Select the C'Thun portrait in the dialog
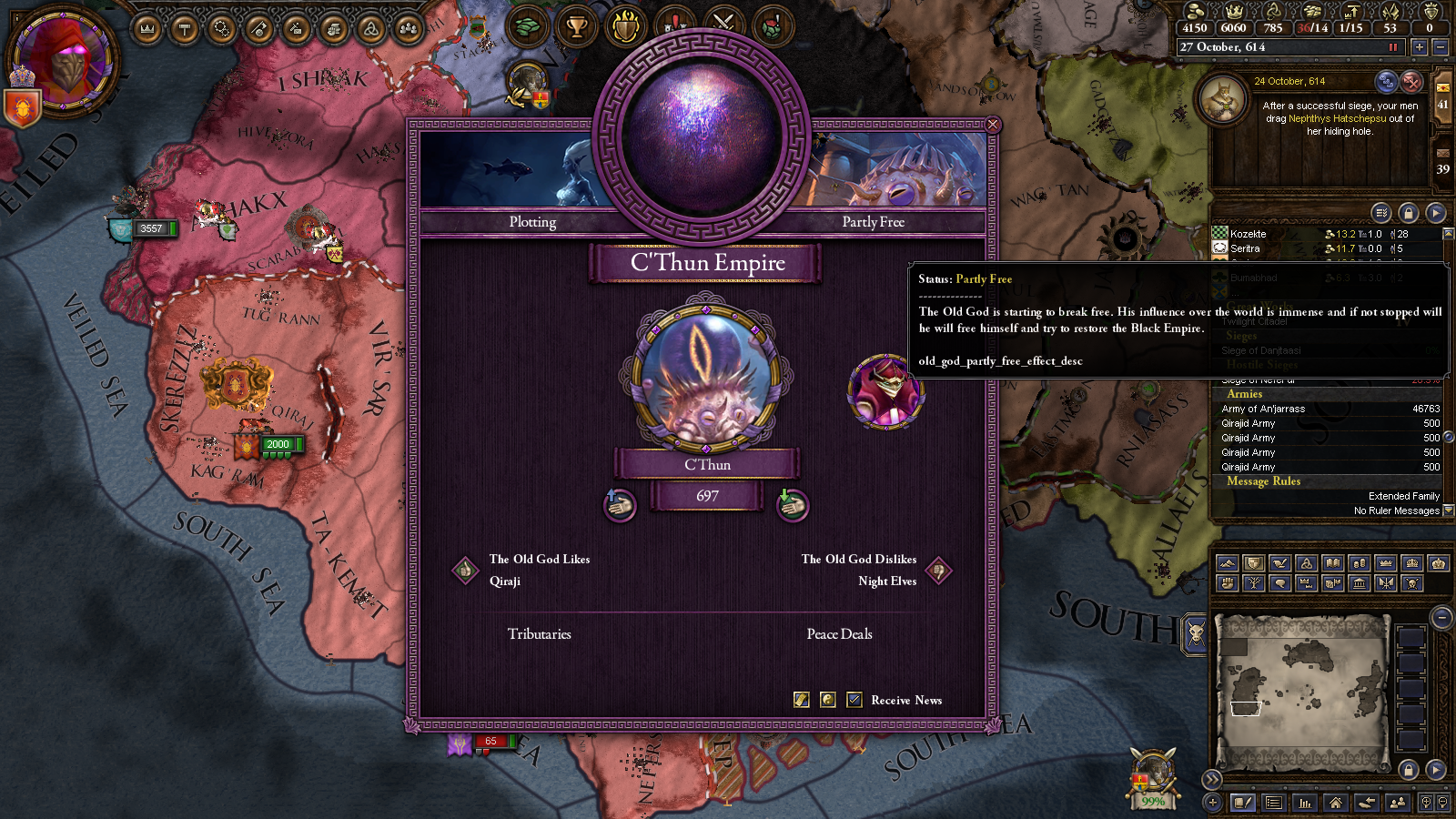The width and height of the screenshot is (1456, 819). click(x=706, y=376)
